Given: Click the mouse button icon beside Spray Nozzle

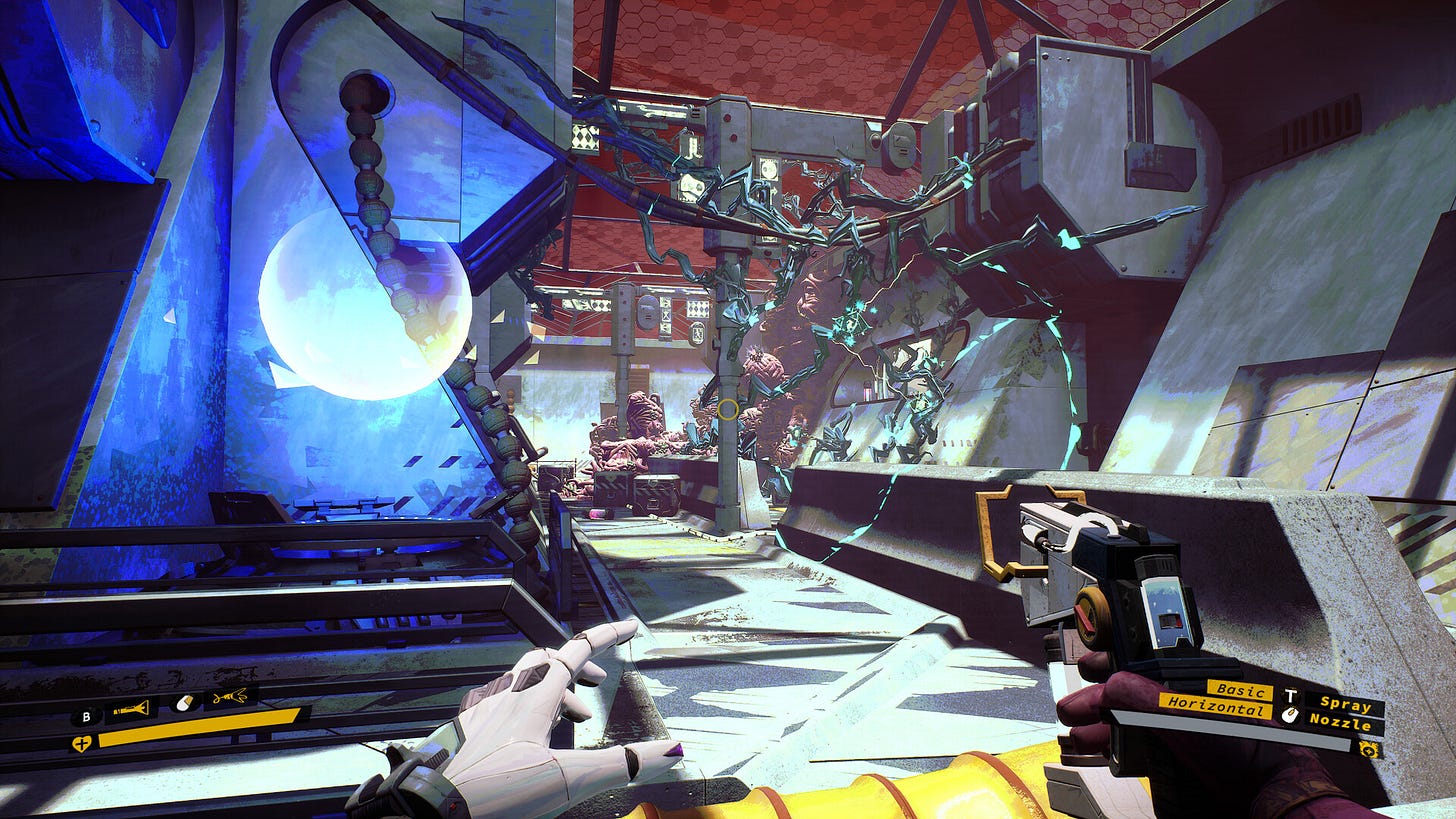Looking at the screenshot, I should pos(1290,714).
